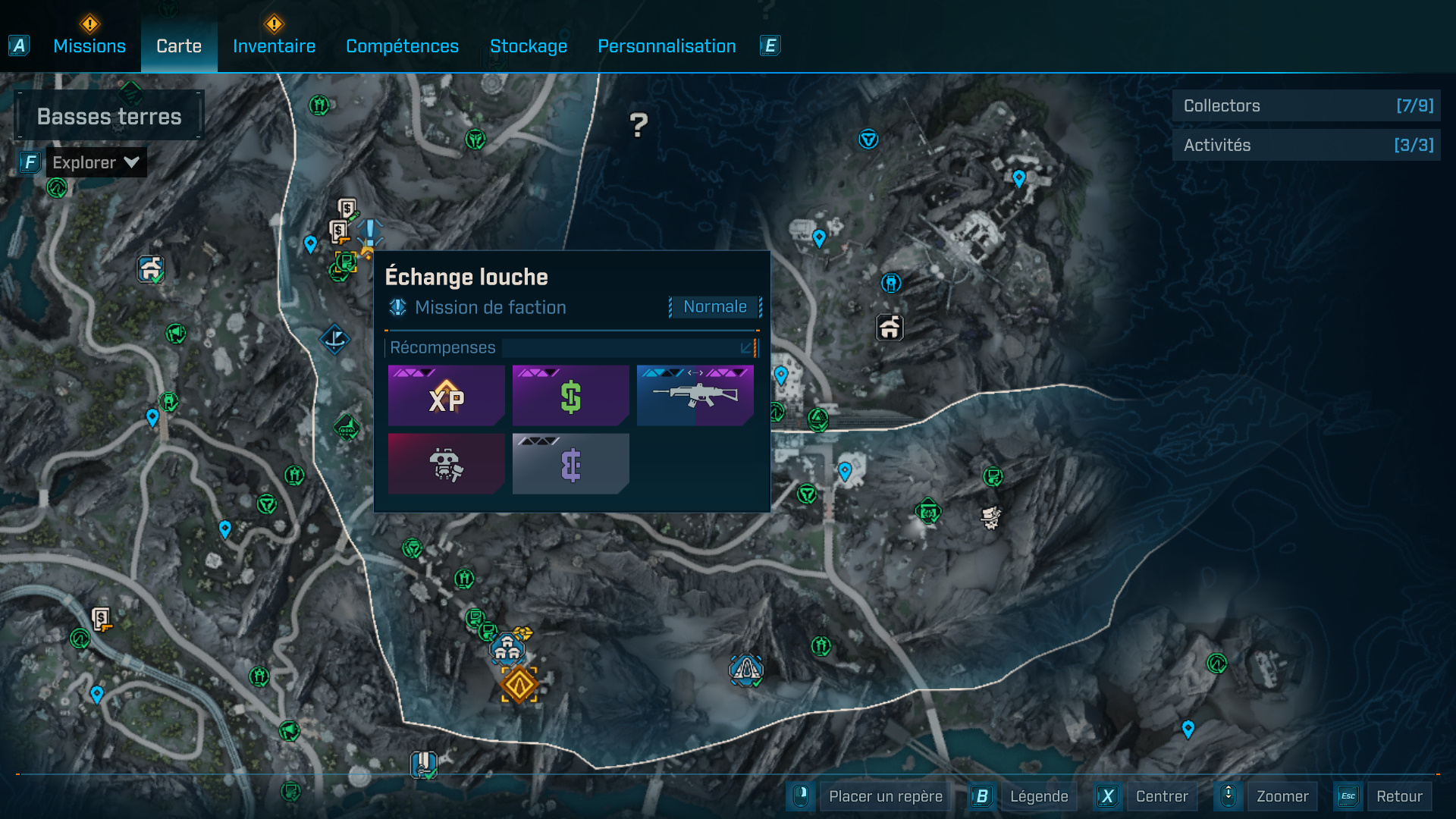Viewport: 1456px width, 819px height.
Task: Select the assault rifle weapon reward
Action: (695, 396)
